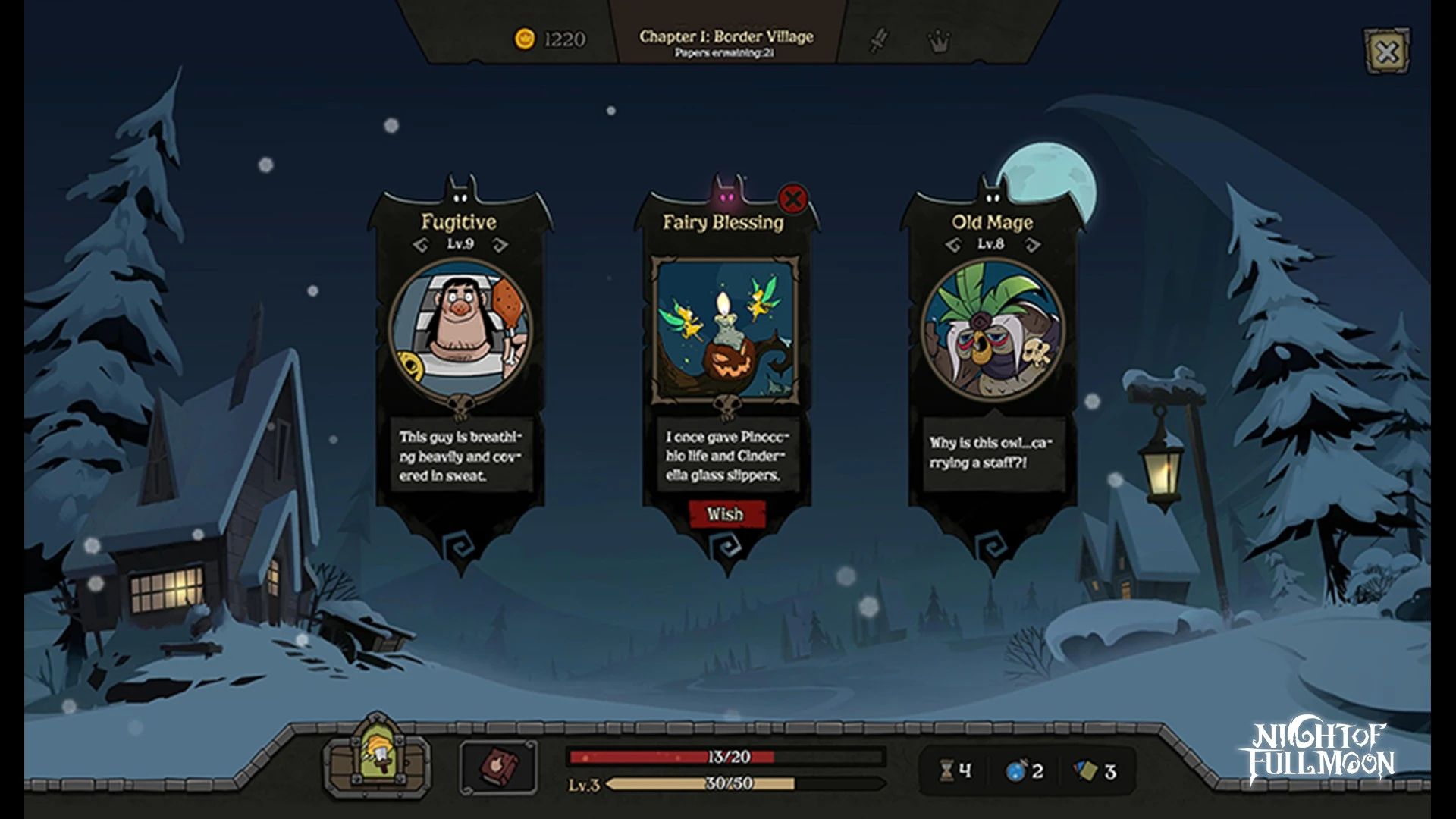Viewport: 1456px width, 819px height.
Task: Click Old Mage's left level arrow
Action: [x=953, y=244]
